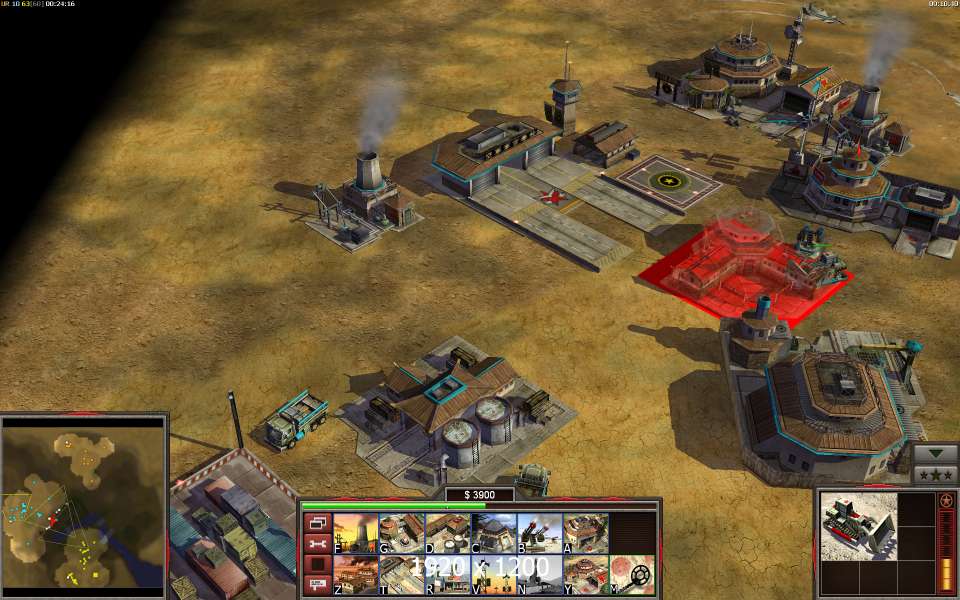Viewport: 960px width, 600px height.
Task: Select the War Factory build icon labeled A
Action: (585, 534)
